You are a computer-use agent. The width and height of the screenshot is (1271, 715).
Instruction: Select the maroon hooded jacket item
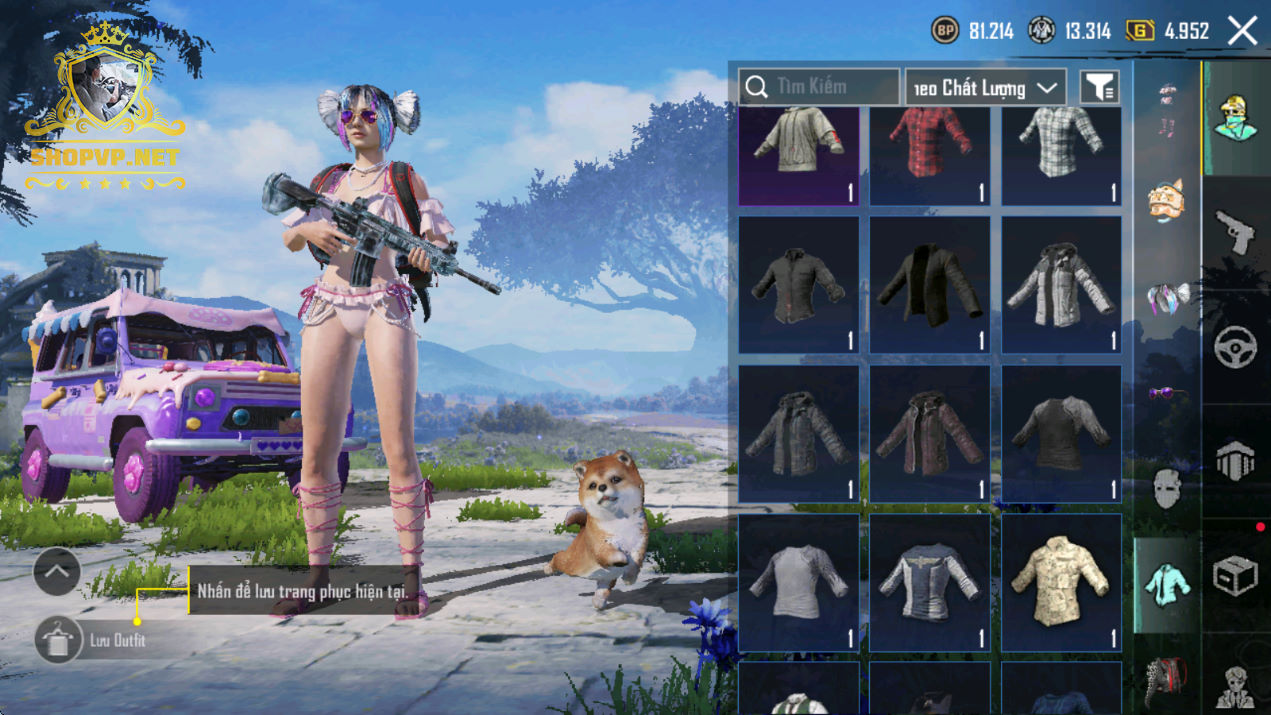point(929,433)
